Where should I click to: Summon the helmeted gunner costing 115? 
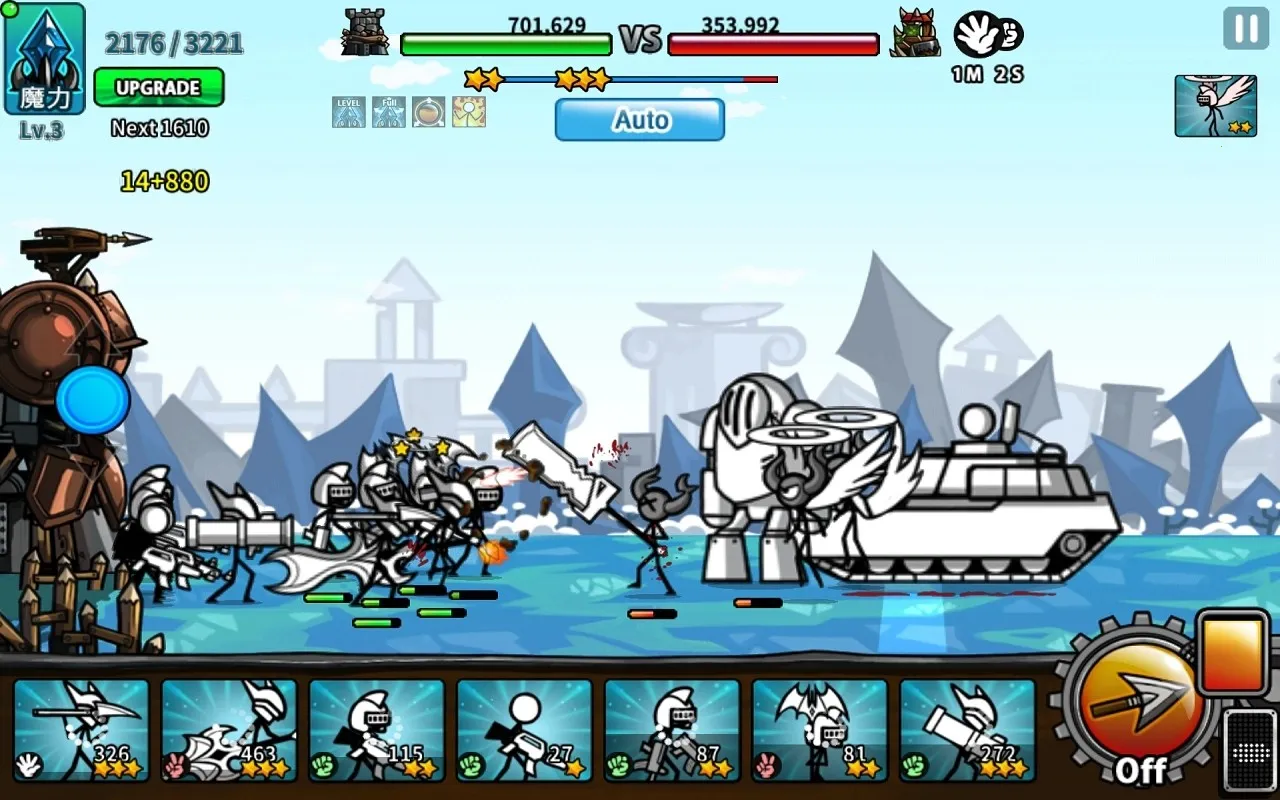(x=377, y=730)
